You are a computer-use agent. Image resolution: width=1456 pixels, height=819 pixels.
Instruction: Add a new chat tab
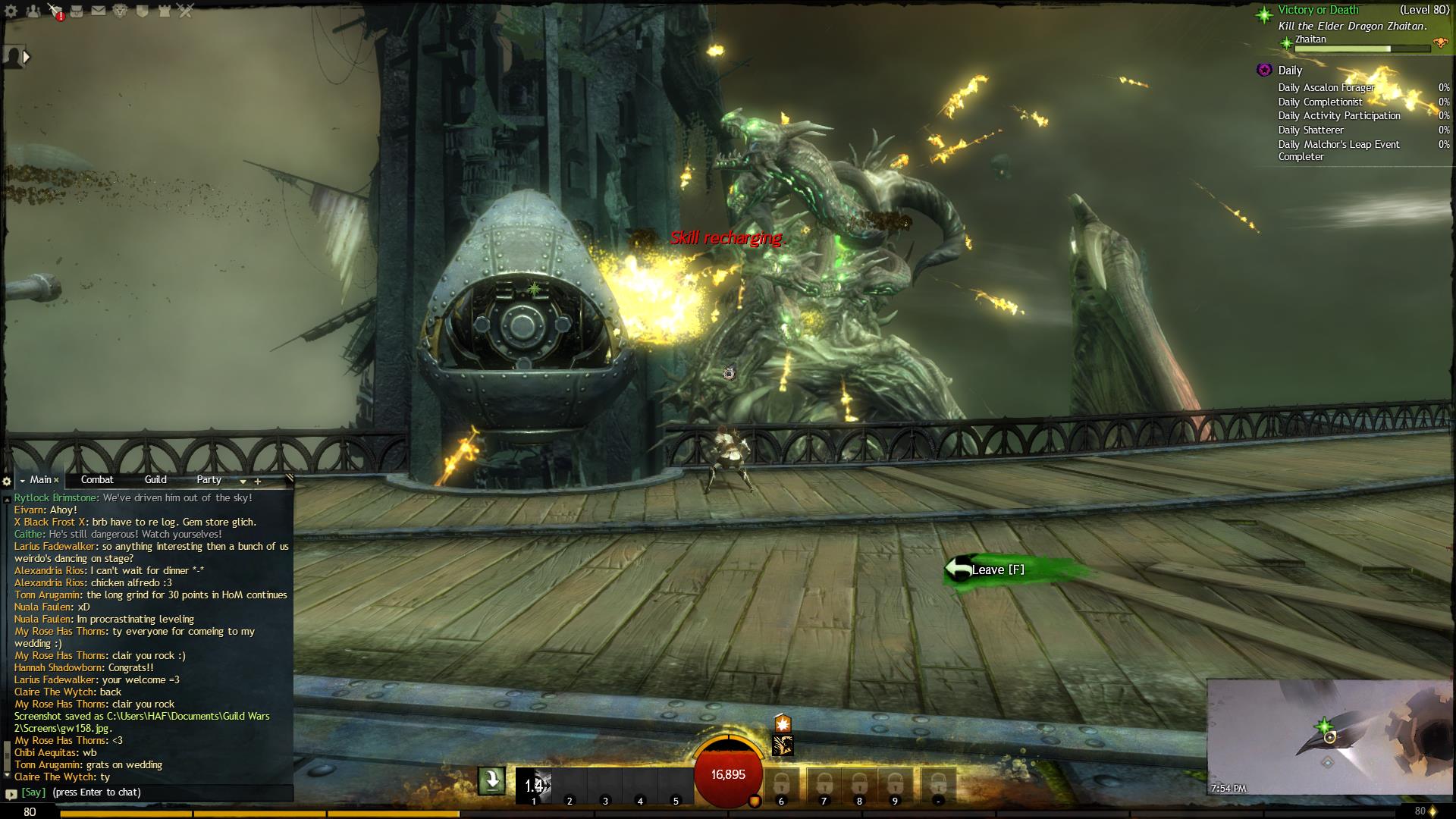(x=258, y=481)
